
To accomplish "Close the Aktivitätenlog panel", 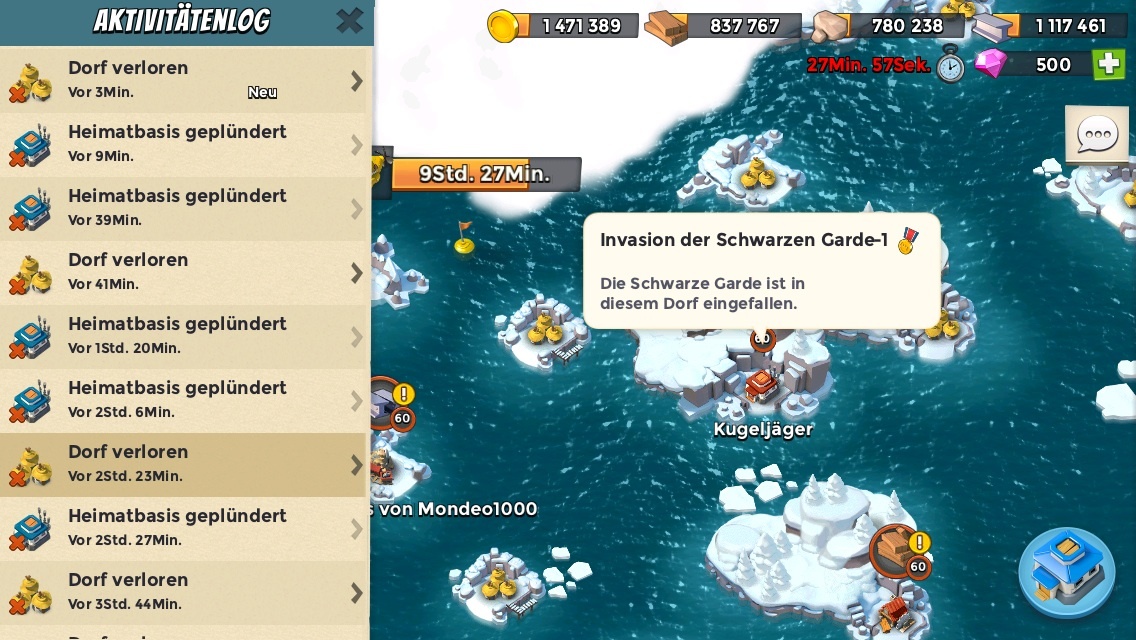I will click(x=349, y=21).
